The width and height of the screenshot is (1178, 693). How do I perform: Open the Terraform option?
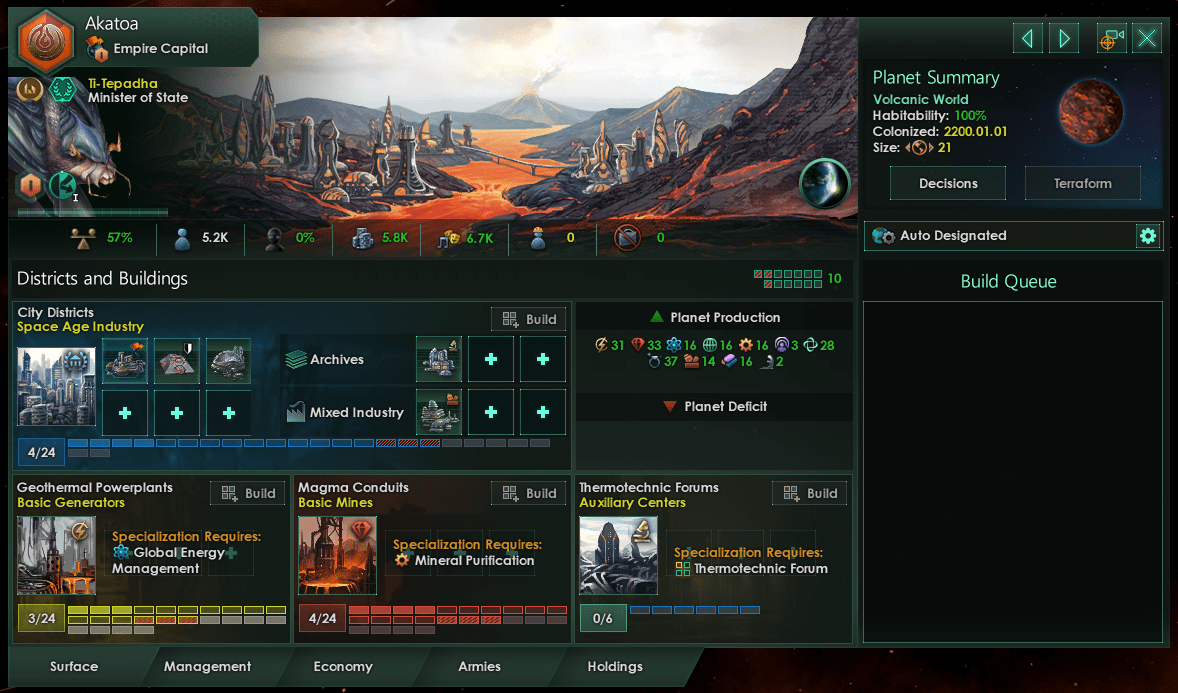point(1082,183)
